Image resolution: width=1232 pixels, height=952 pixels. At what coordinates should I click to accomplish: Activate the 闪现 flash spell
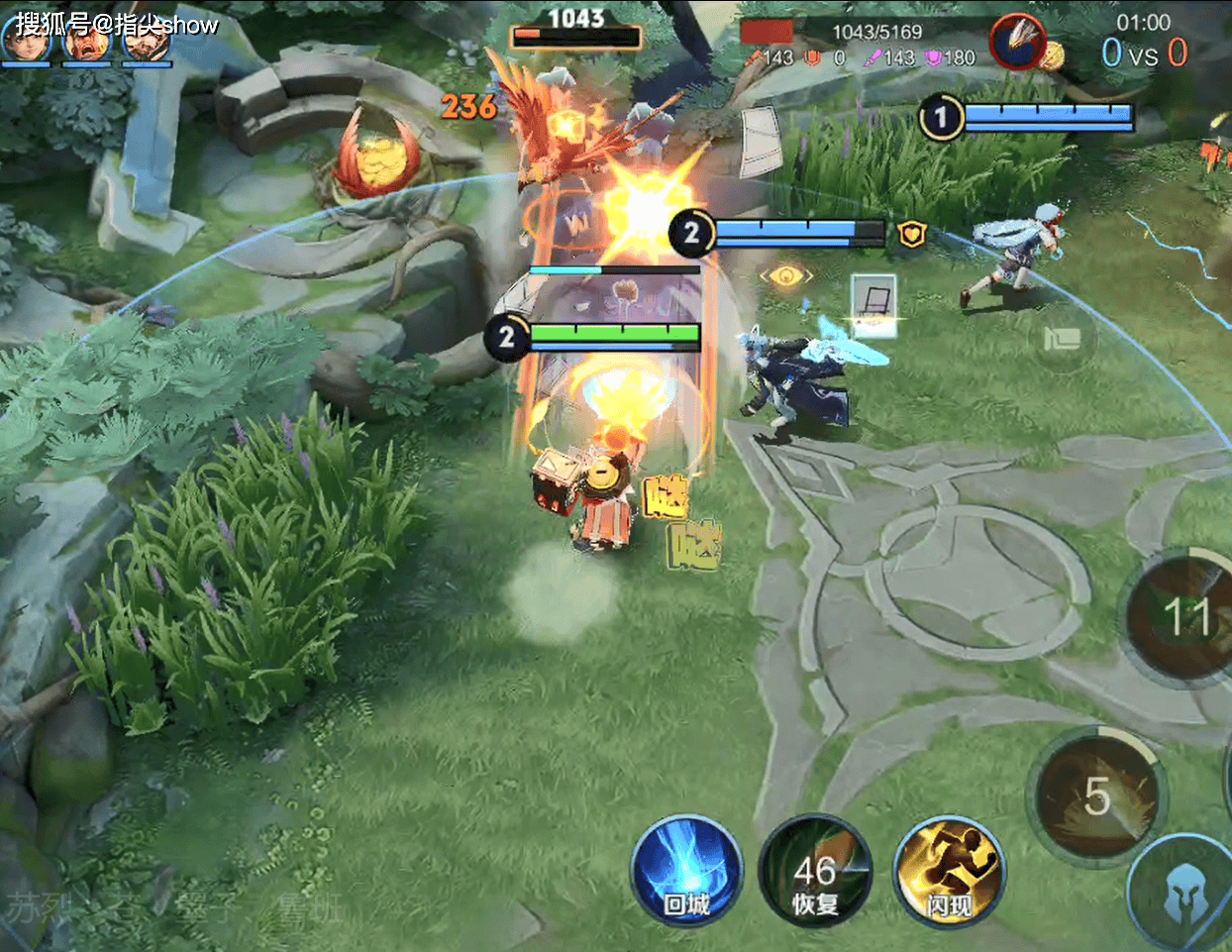[948, 872]
